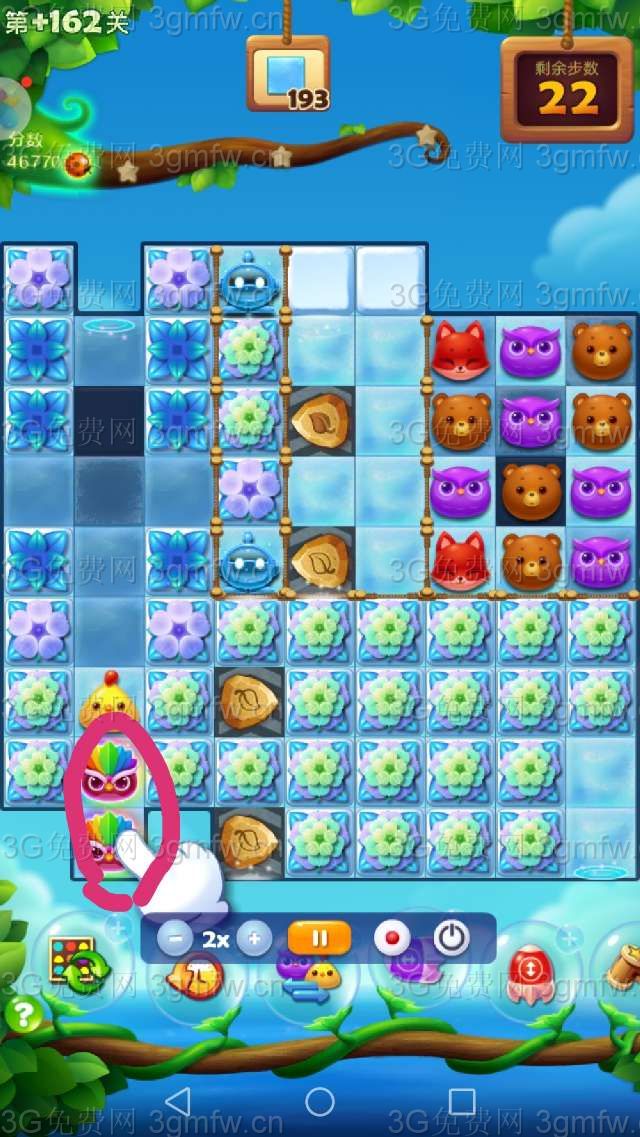Activate the swap animals booster

pos(305,974)
